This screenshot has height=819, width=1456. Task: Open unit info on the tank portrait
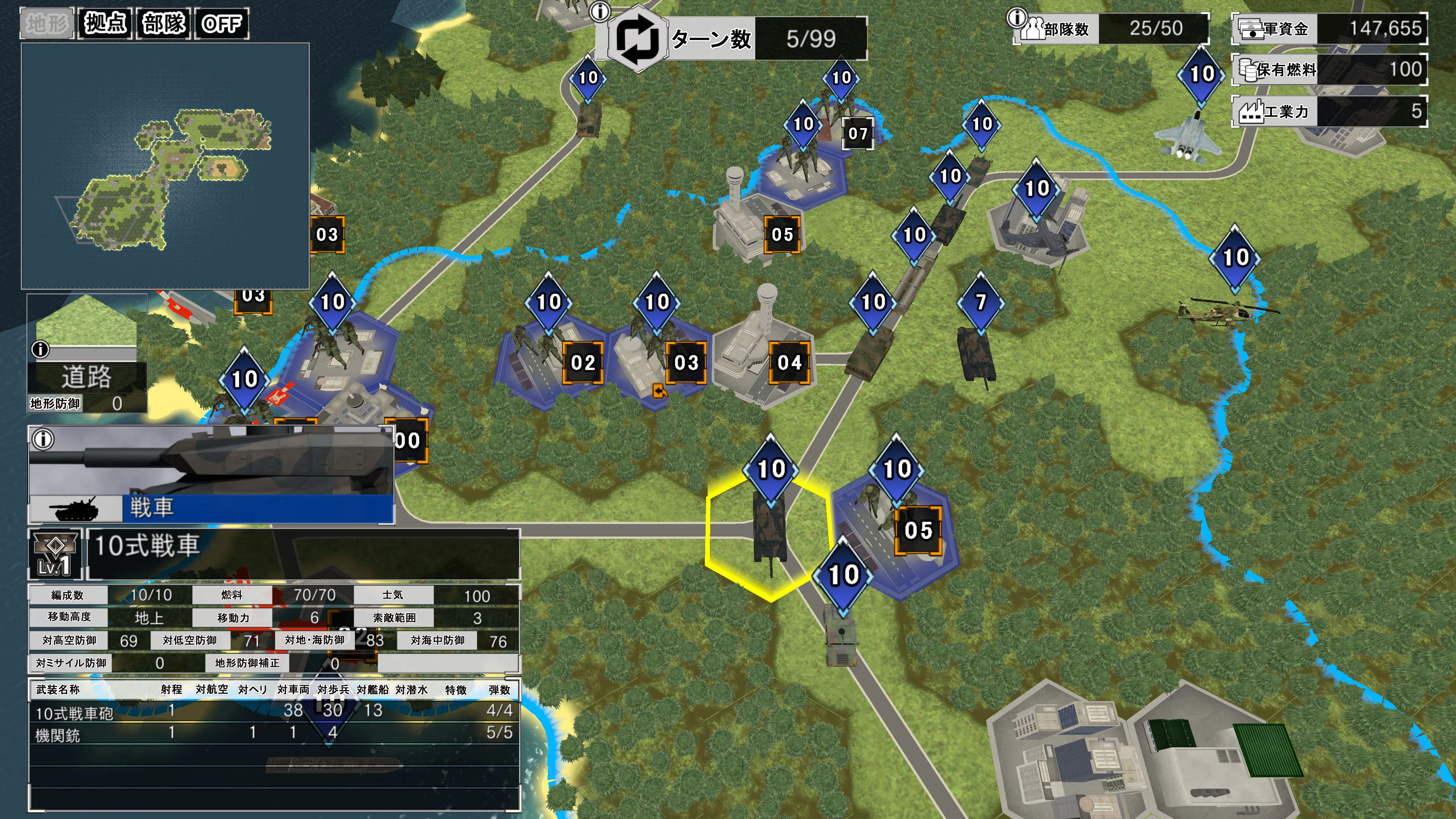pyautogui.click(x=43, y=439)
